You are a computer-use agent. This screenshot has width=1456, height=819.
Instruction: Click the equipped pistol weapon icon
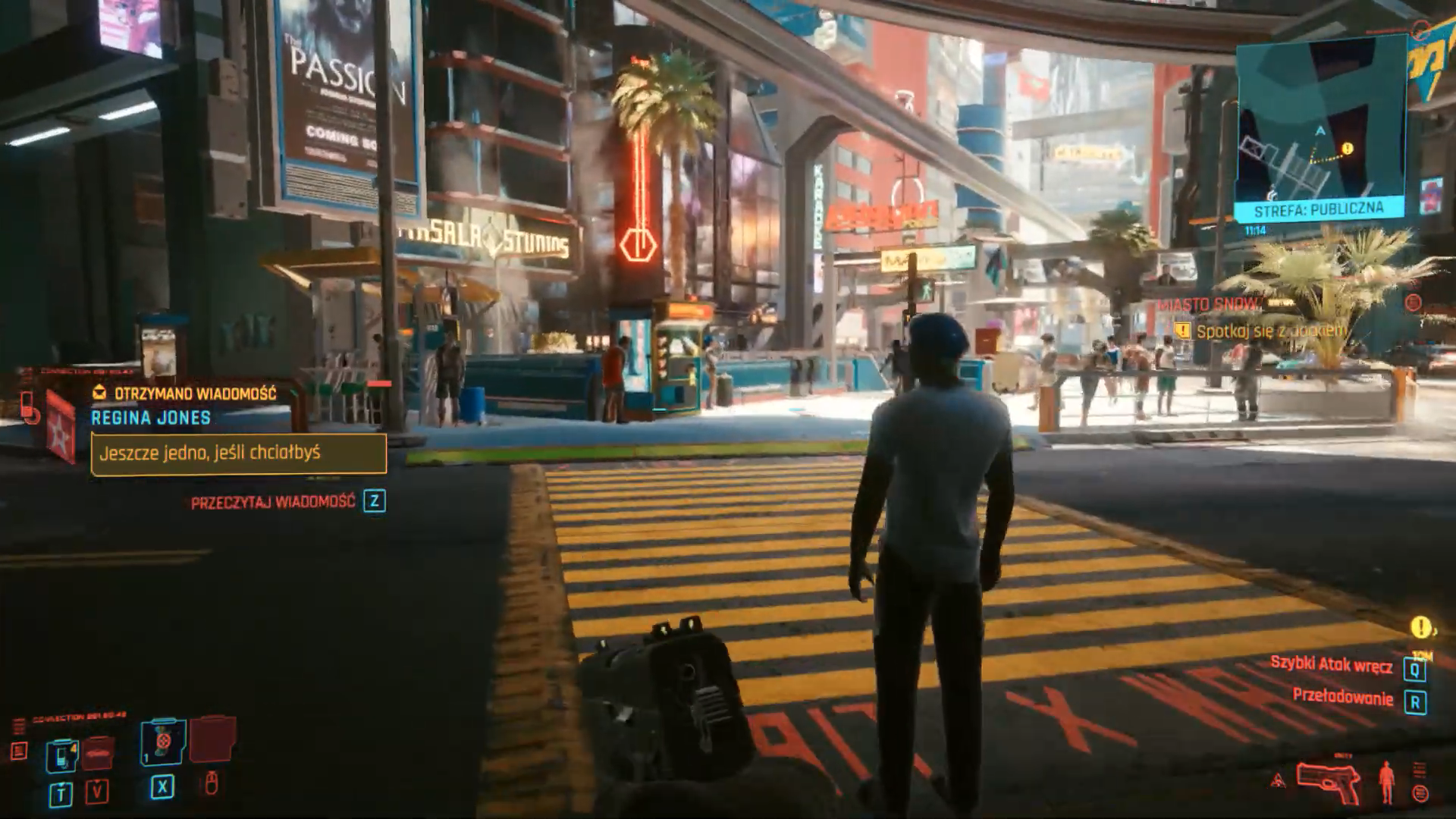(x=1326, y=780)
